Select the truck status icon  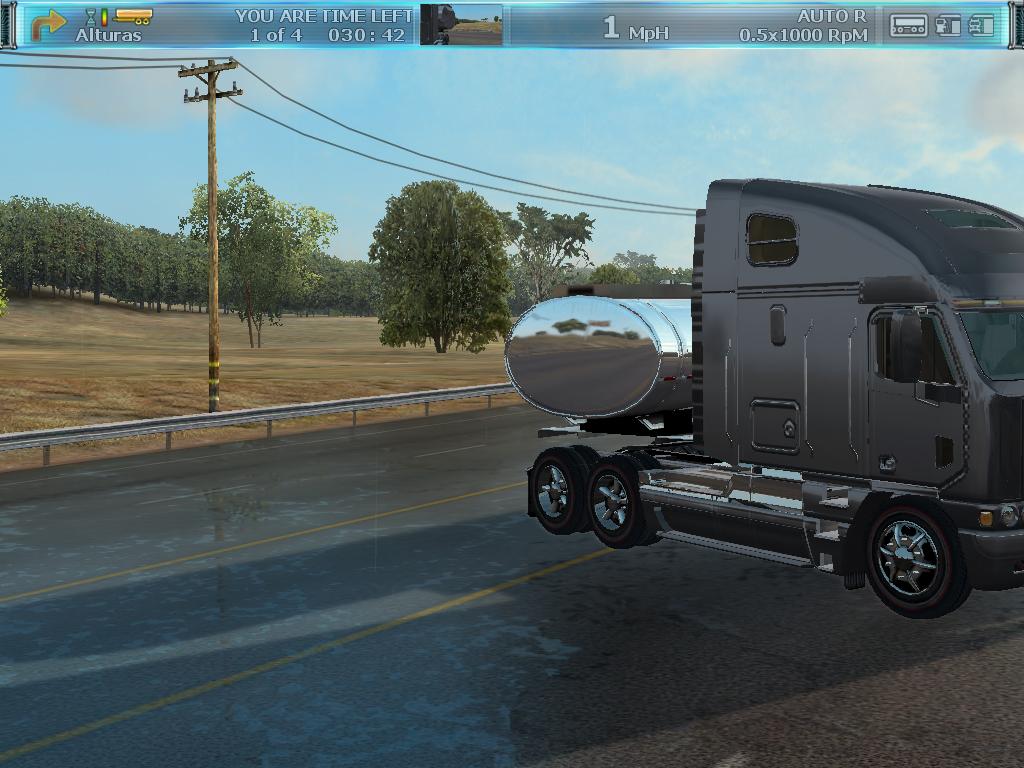pyautogui.click(x=982, y=26)
